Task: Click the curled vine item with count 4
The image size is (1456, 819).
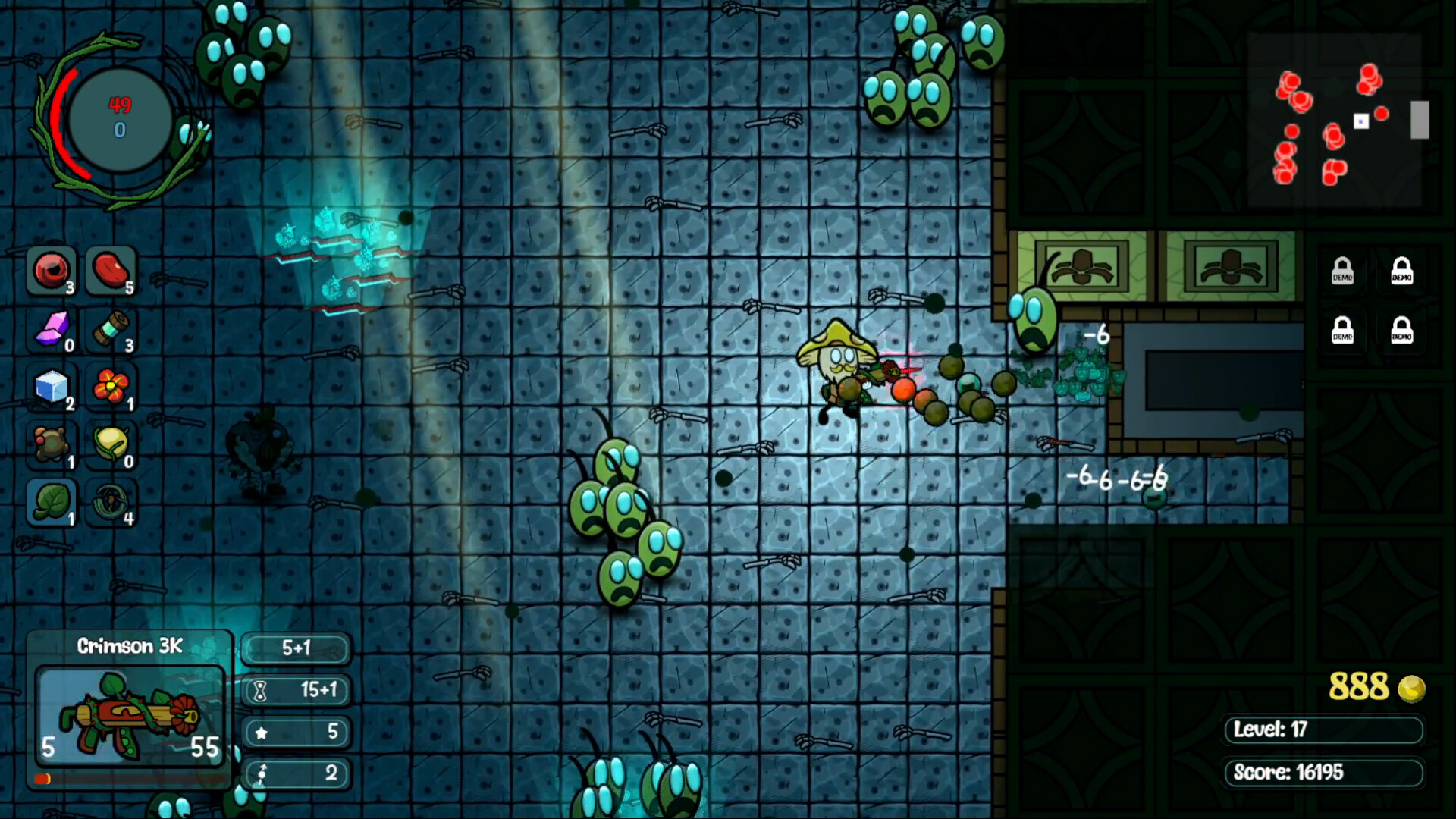Action: click(x=111, y=502)
